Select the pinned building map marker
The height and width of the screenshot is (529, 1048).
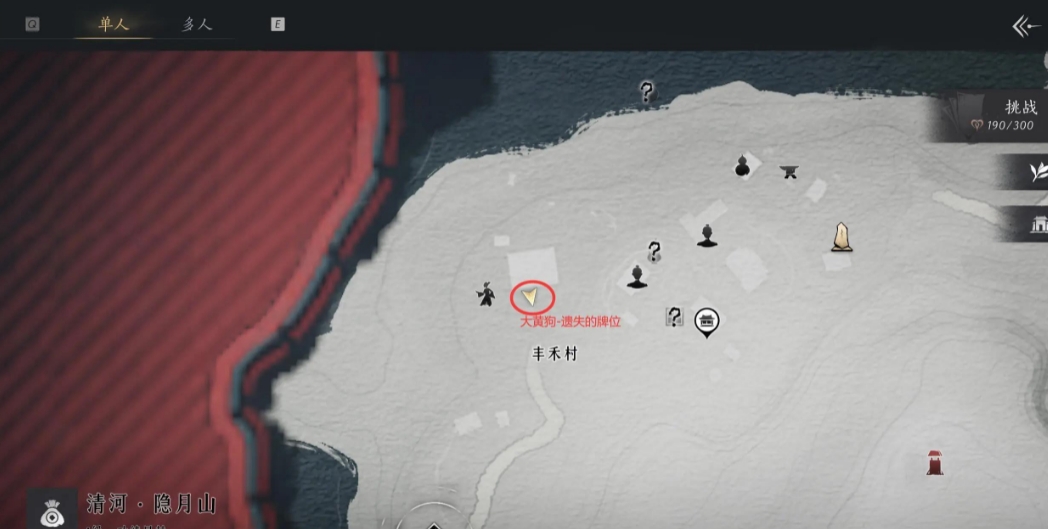(x=707, y=321)
